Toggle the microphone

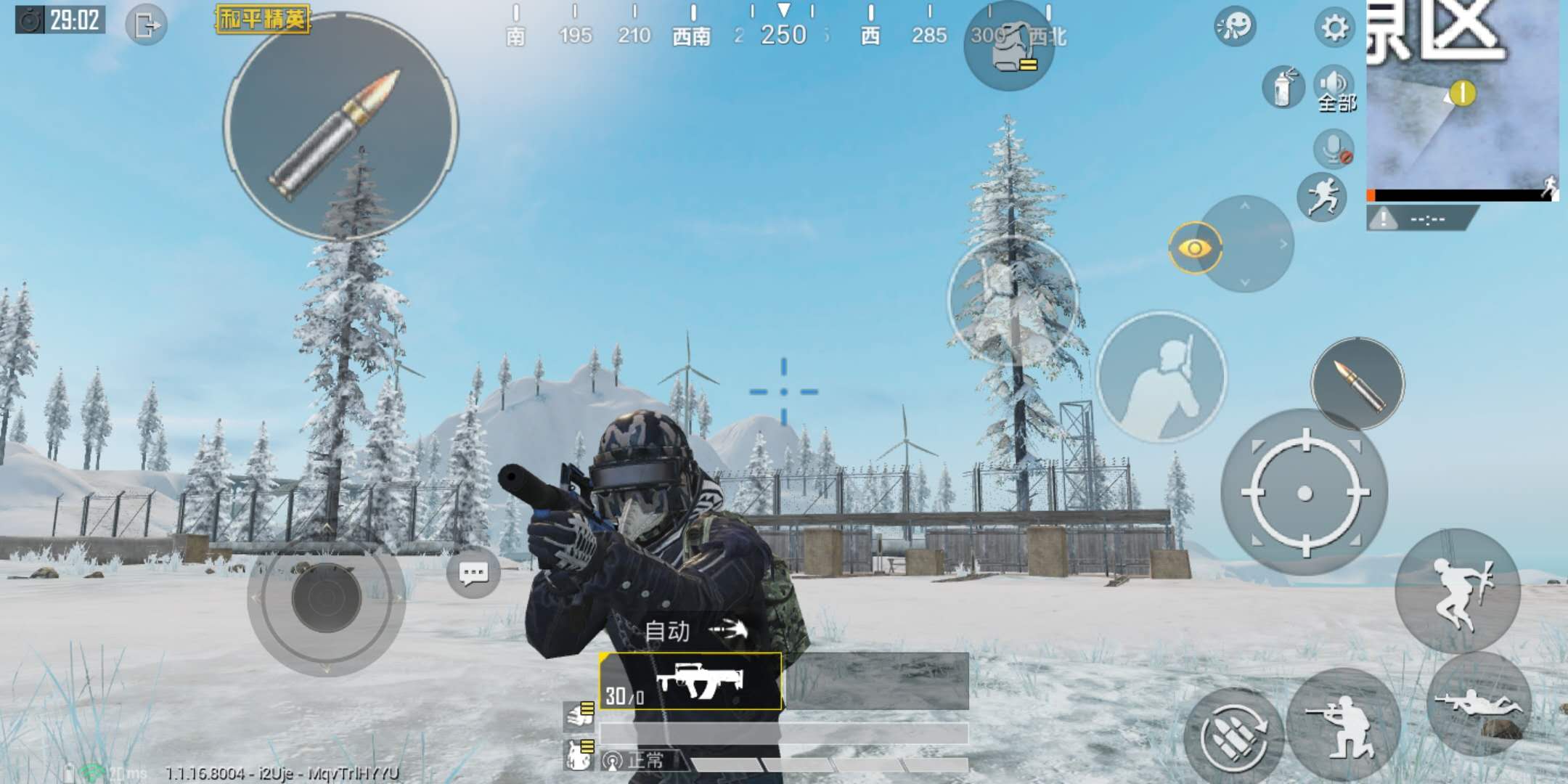1334,149
